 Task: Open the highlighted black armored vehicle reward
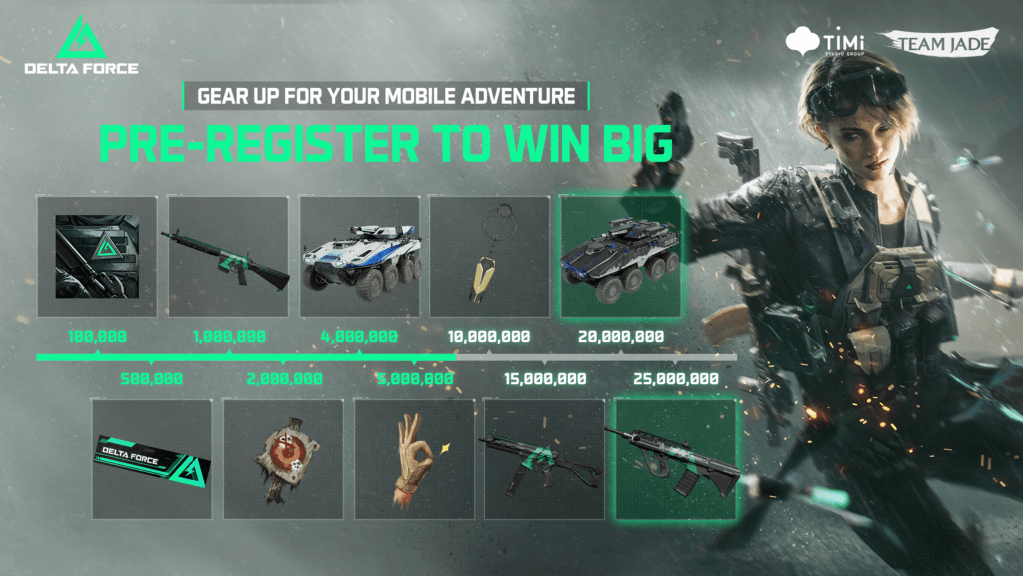point(620,256)
